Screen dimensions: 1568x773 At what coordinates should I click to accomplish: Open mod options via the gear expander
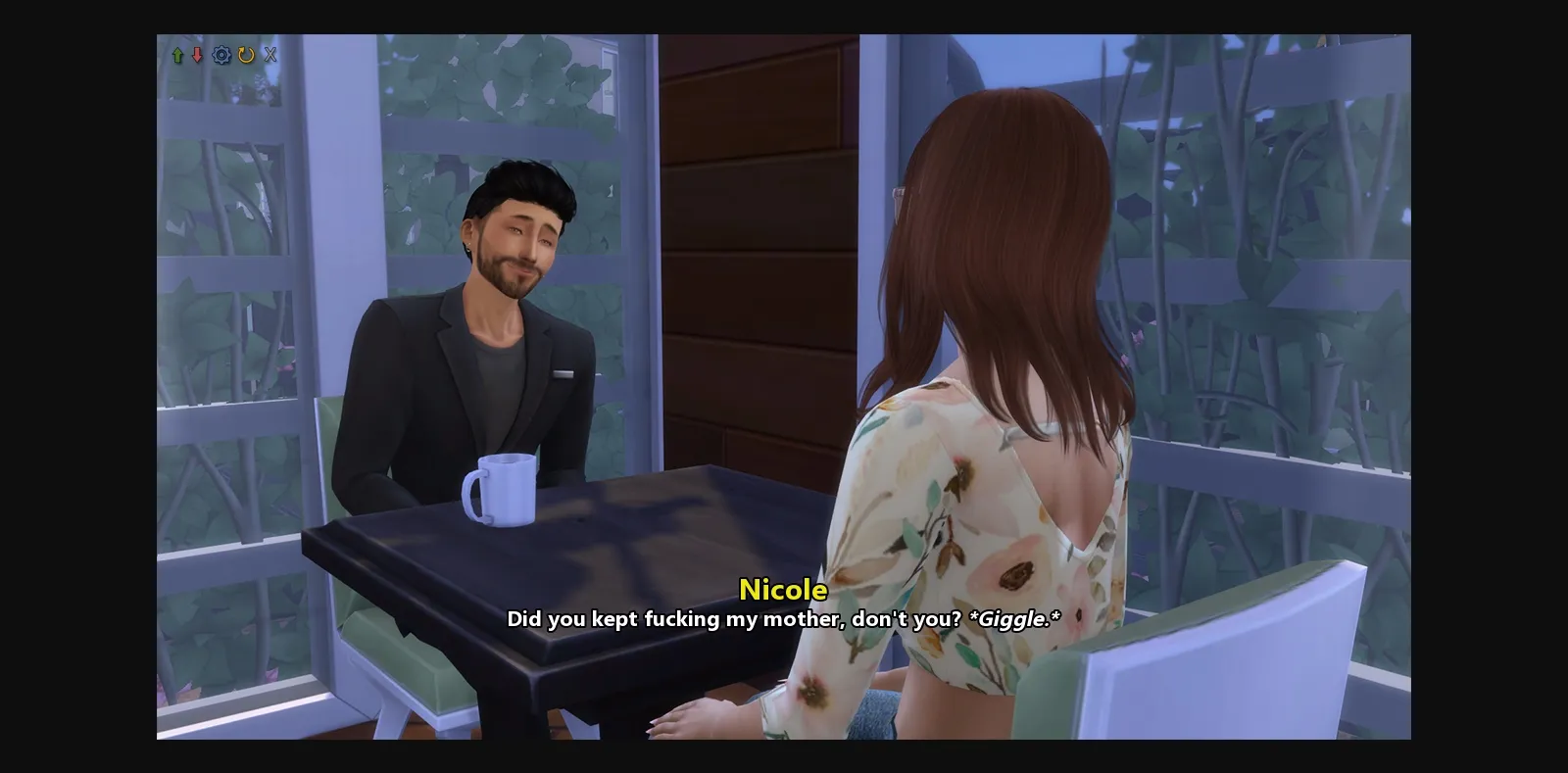[221, 55]
